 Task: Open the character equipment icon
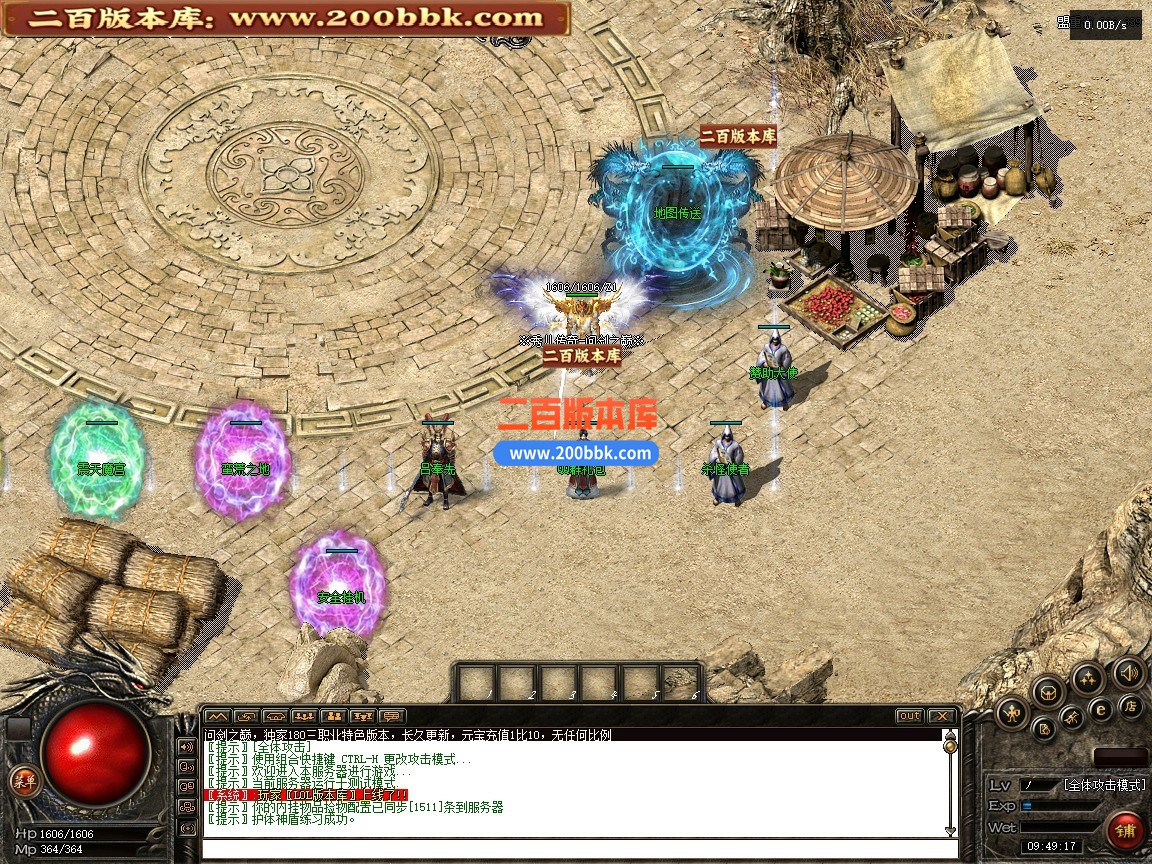click(1013, 713)
